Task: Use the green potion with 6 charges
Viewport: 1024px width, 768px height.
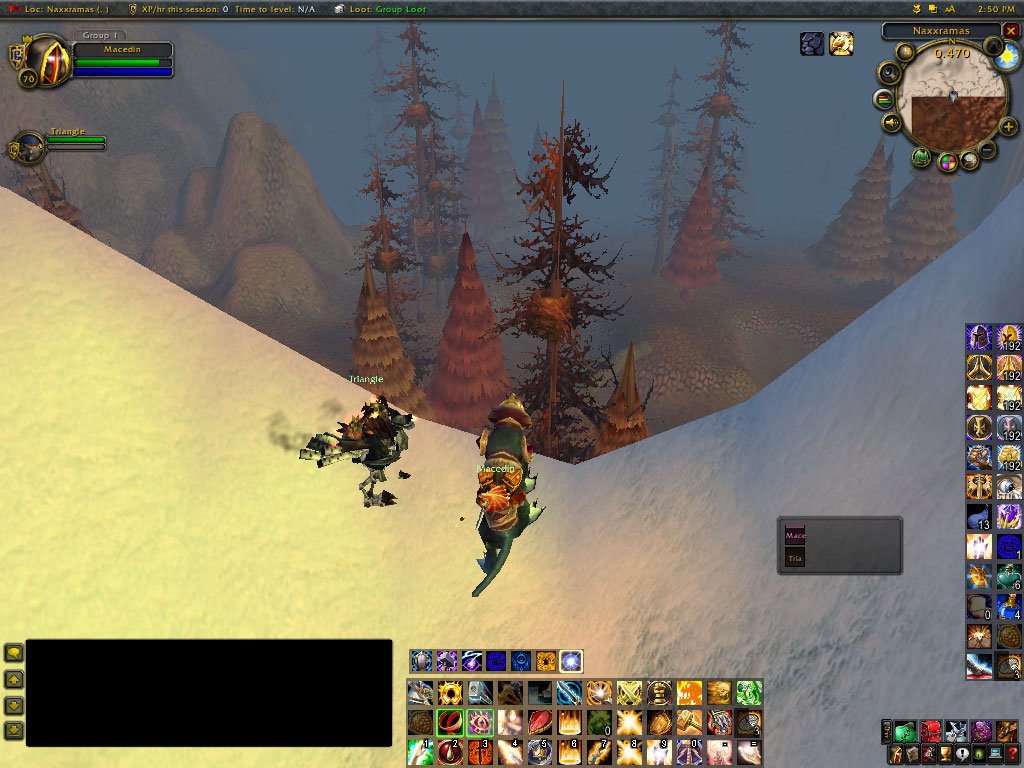Action: (1008, 578)
